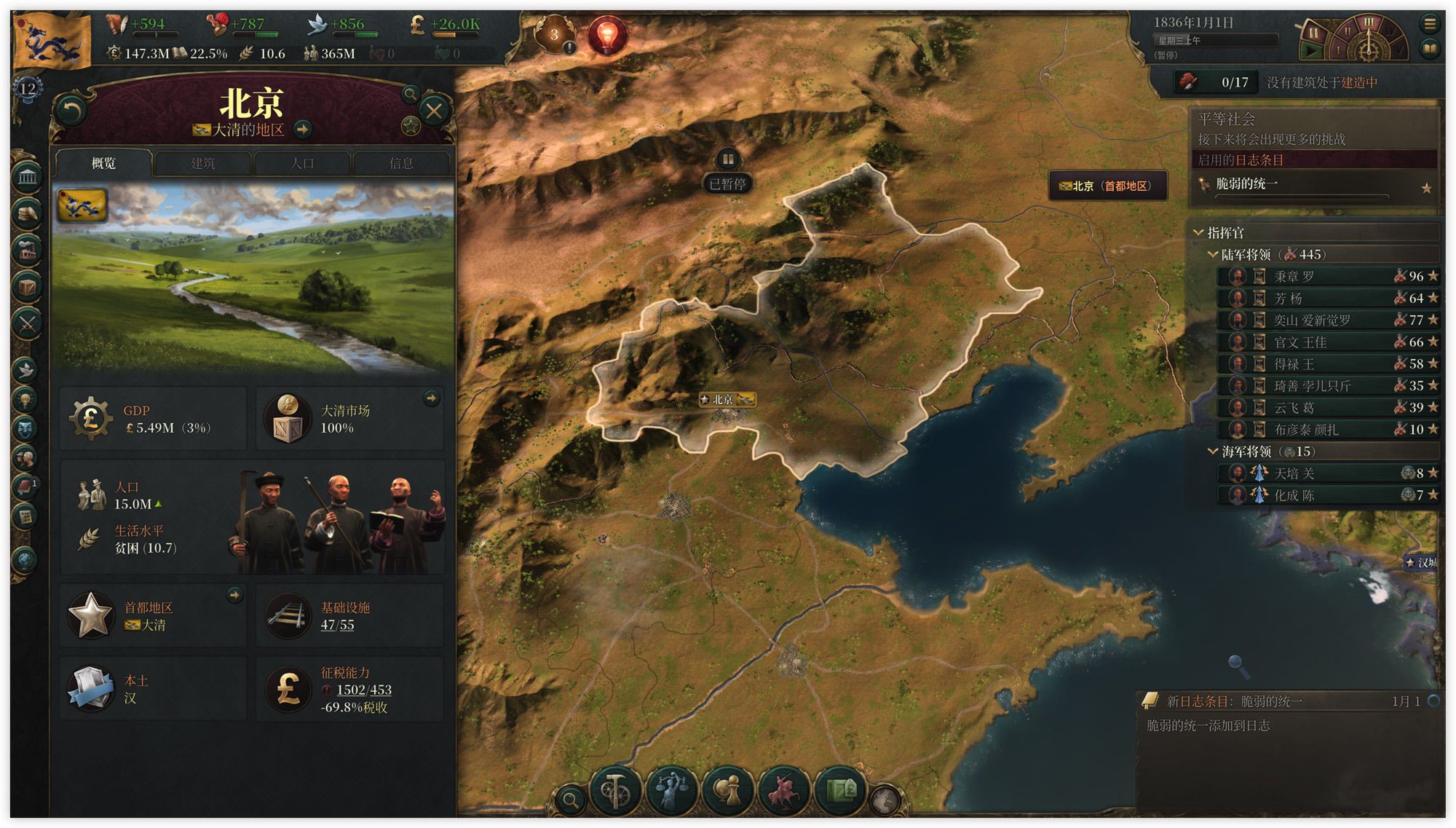Open the main menu hamburger button
Image resolution: width=1456 pixels, height=828 pixels.
coord(1430,23)
